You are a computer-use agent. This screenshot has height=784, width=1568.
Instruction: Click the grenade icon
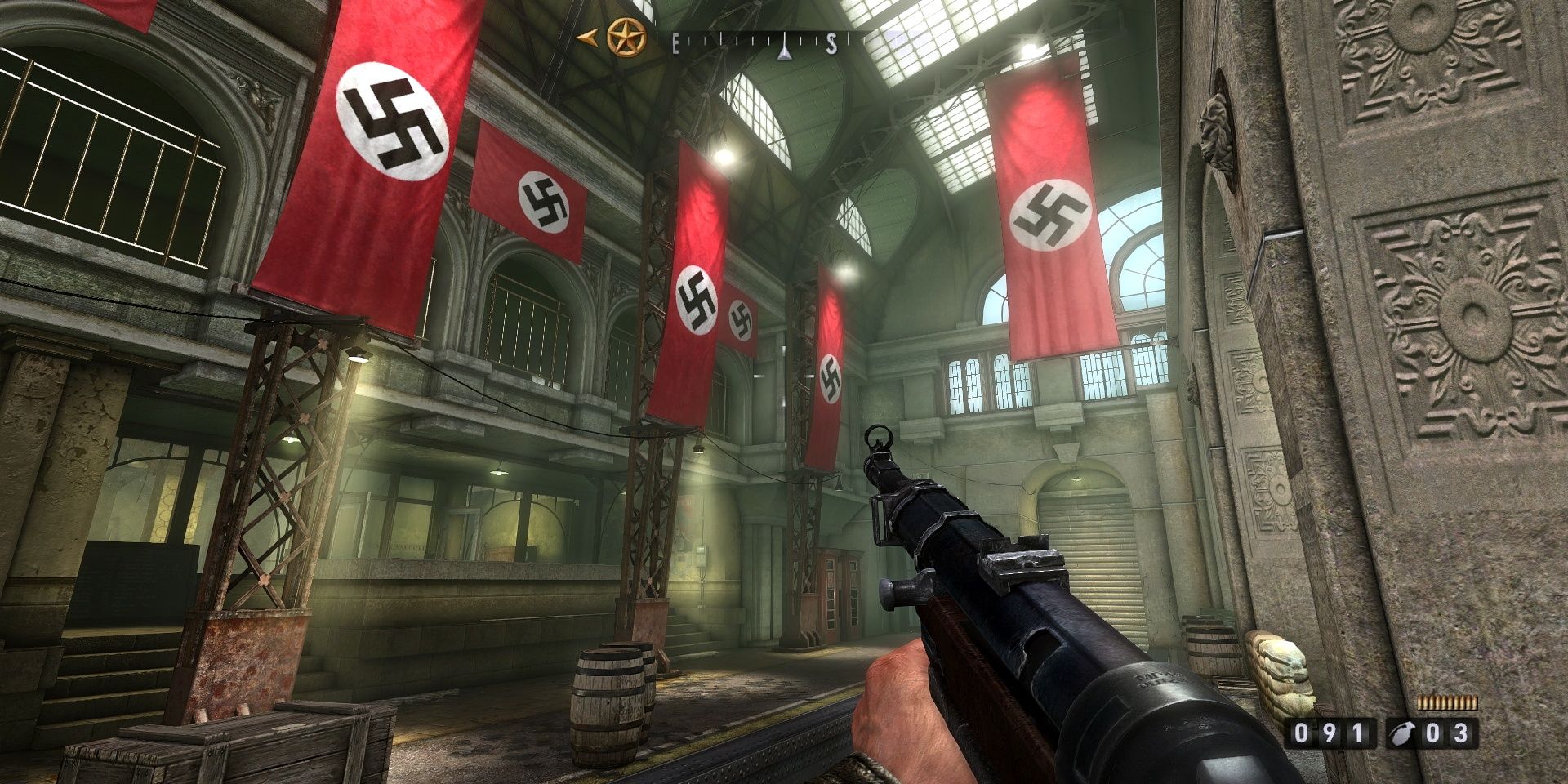click(x=1401, y=733)
